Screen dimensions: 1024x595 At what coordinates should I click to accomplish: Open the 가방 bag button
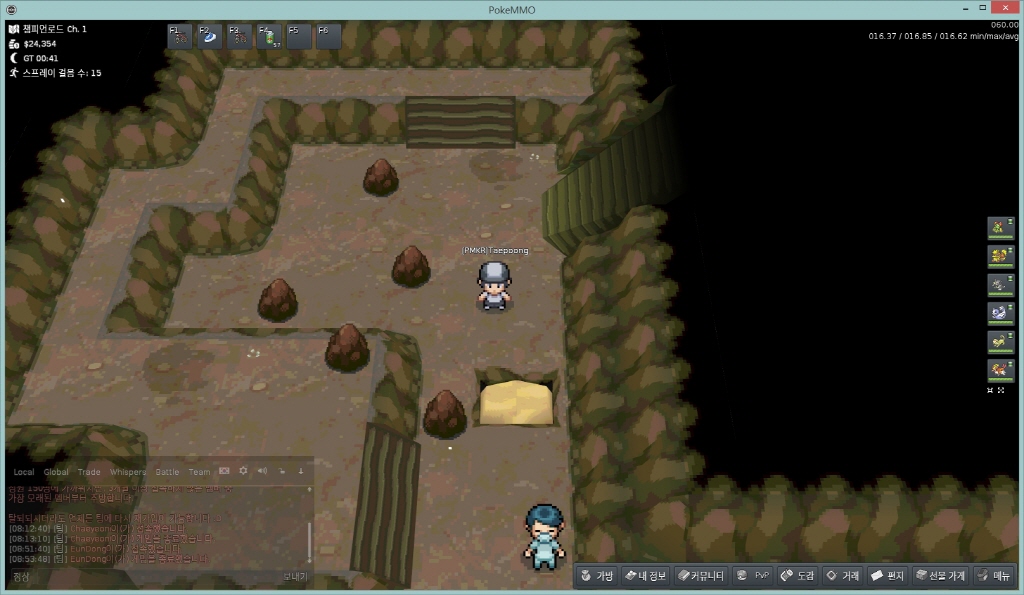(x=598, y=576)
